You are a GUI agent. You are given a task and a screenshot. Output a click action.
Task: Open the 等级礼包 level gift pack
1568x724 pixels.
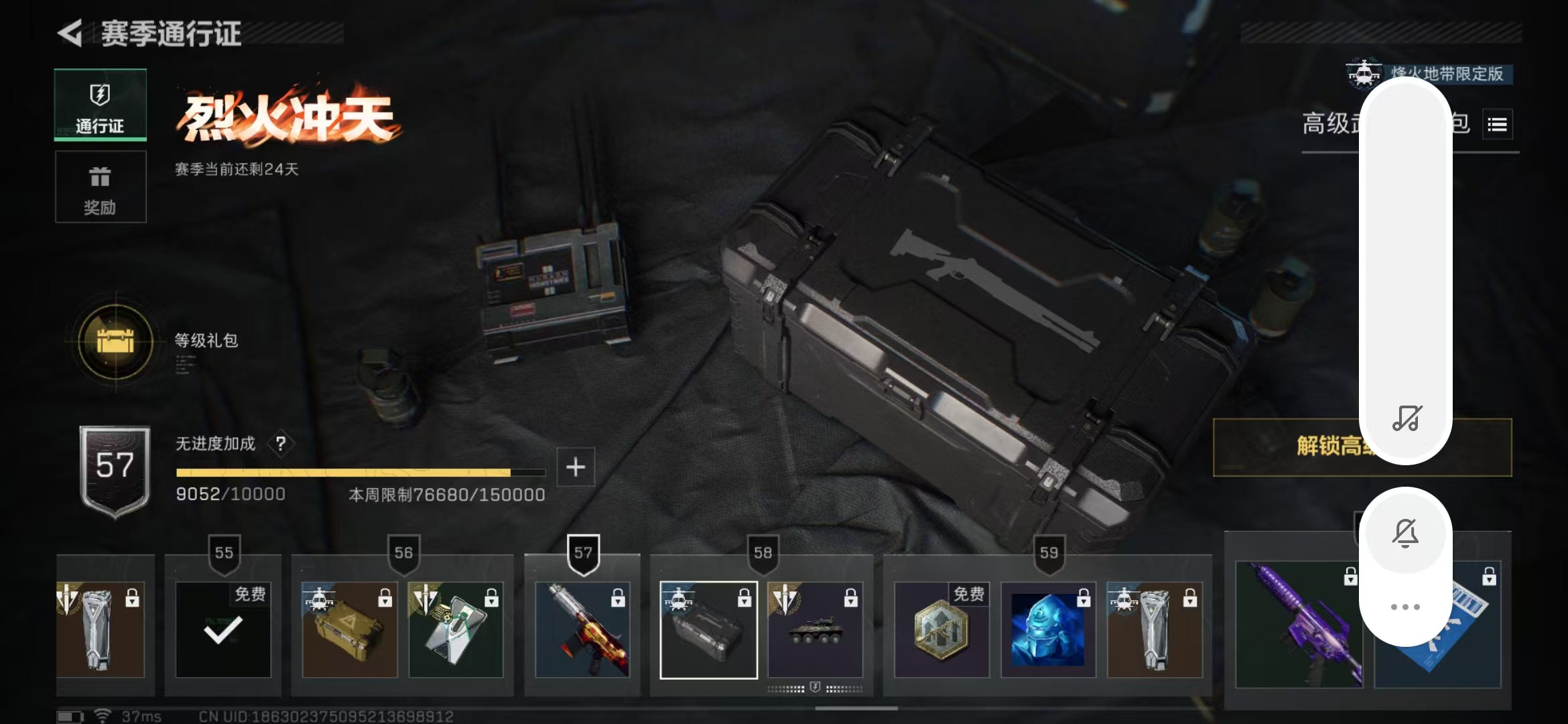click(115, 341)
